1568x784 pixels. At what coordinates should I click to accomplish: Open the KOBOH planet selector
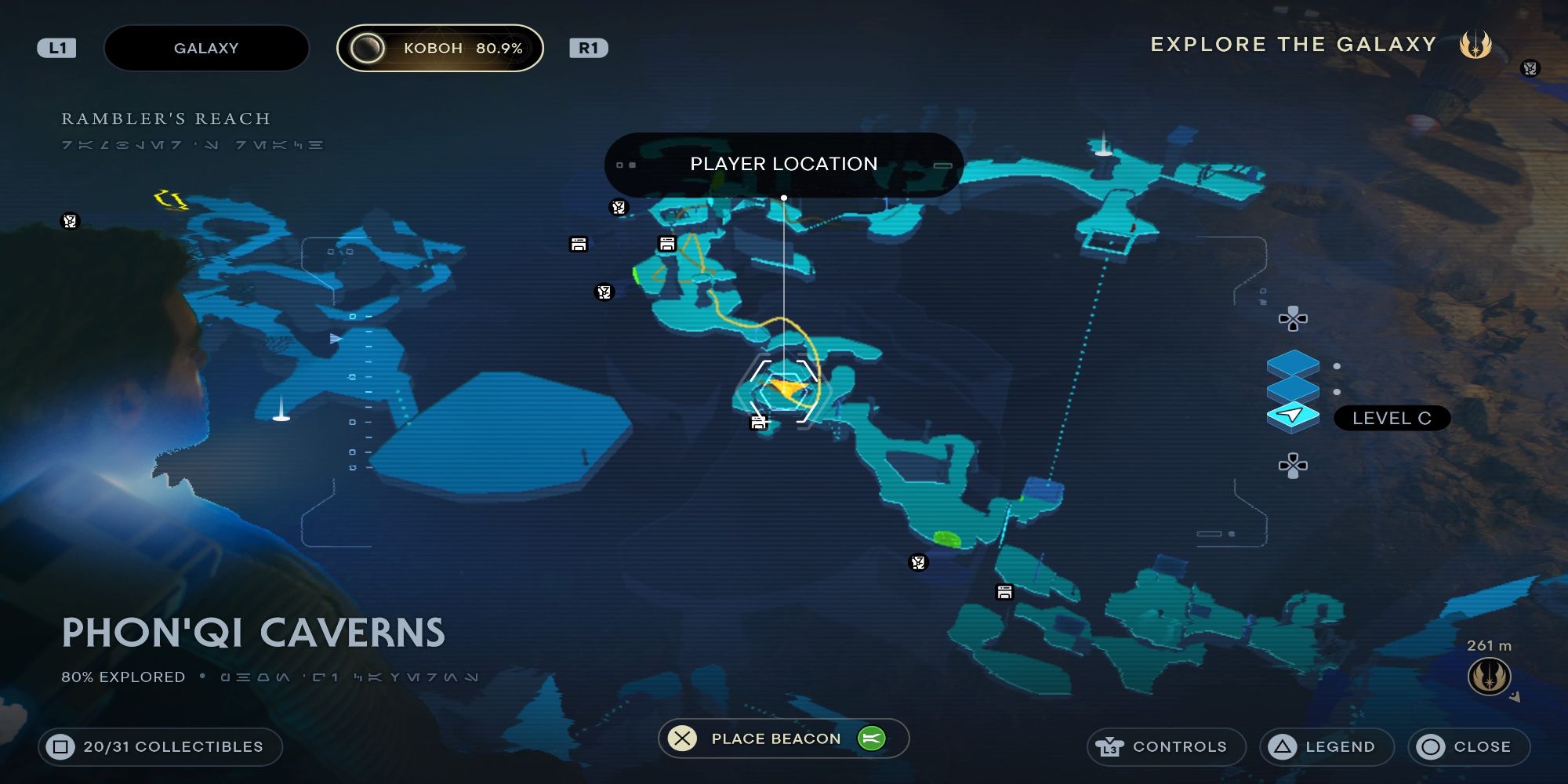tap(439, 48)
